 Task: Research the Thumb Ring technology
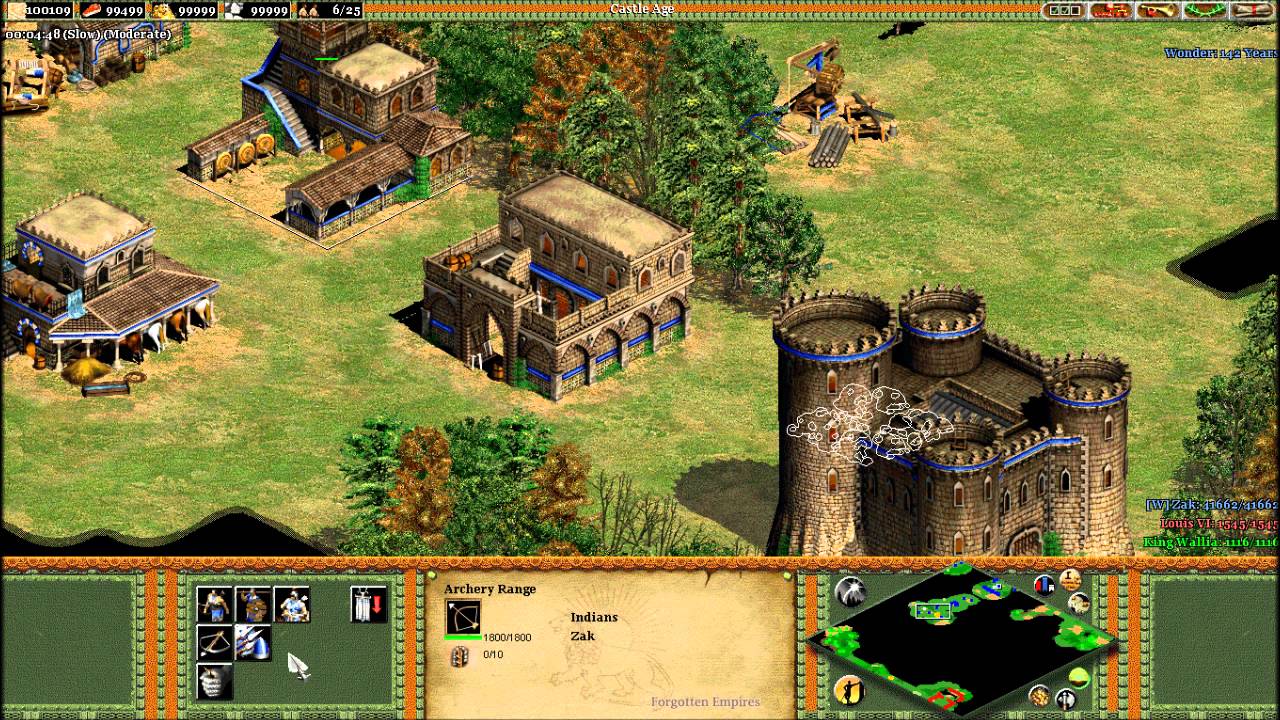[252, 640]
